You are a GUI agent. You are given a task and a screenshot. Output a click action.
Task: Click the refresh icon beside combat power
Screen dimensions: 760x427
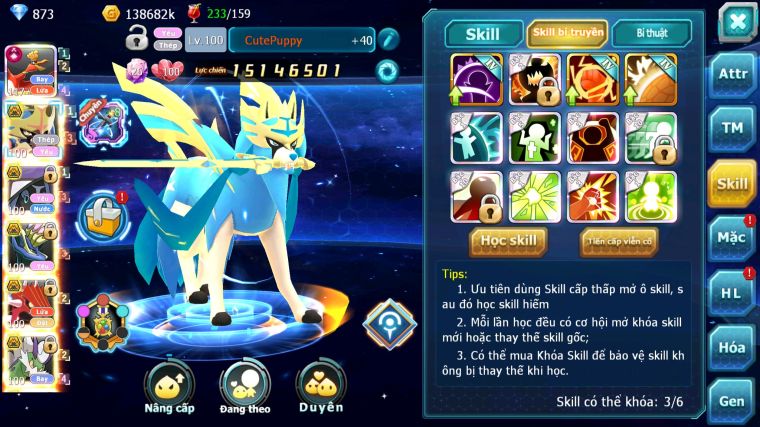coord(386,70)
